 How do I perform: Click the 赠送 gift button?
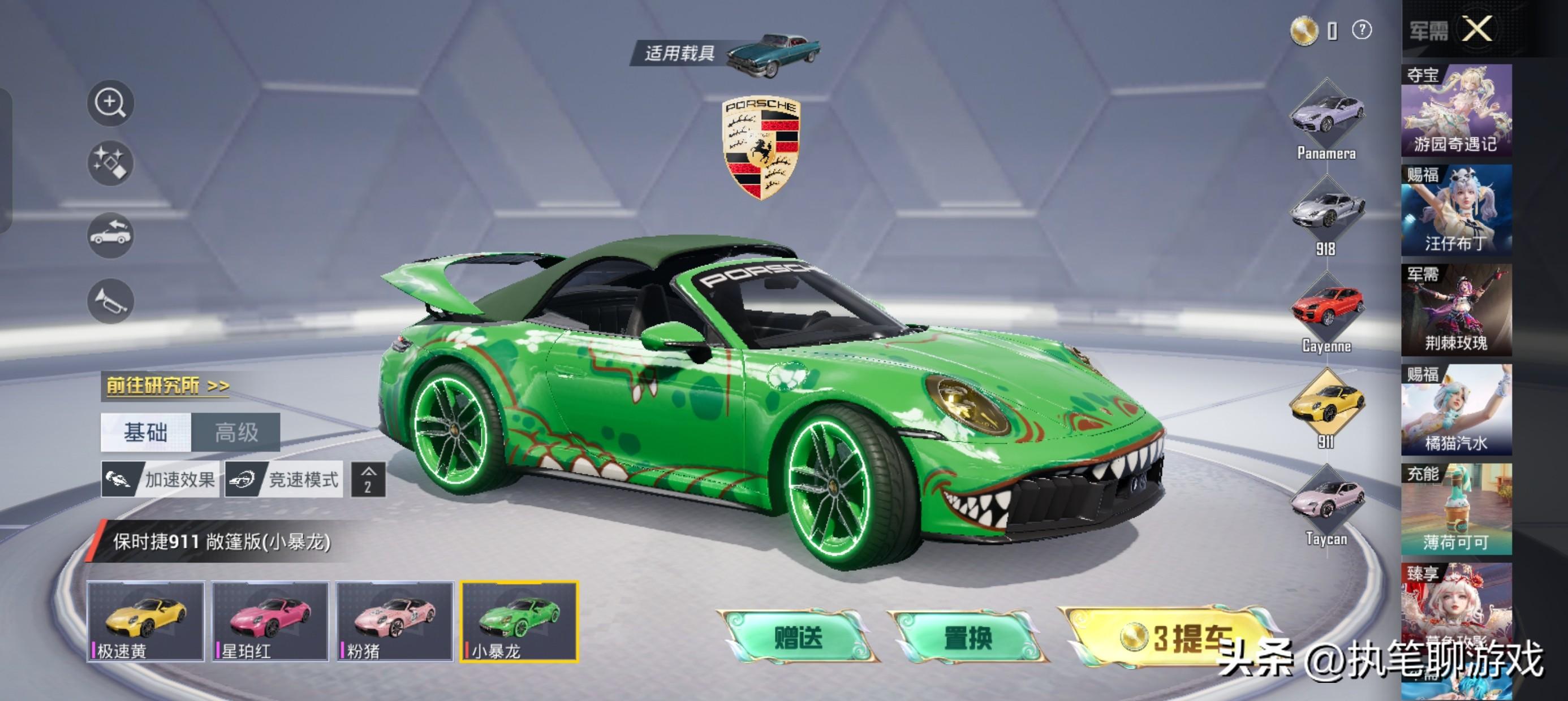pyautogui.click(x=798, y=637)
